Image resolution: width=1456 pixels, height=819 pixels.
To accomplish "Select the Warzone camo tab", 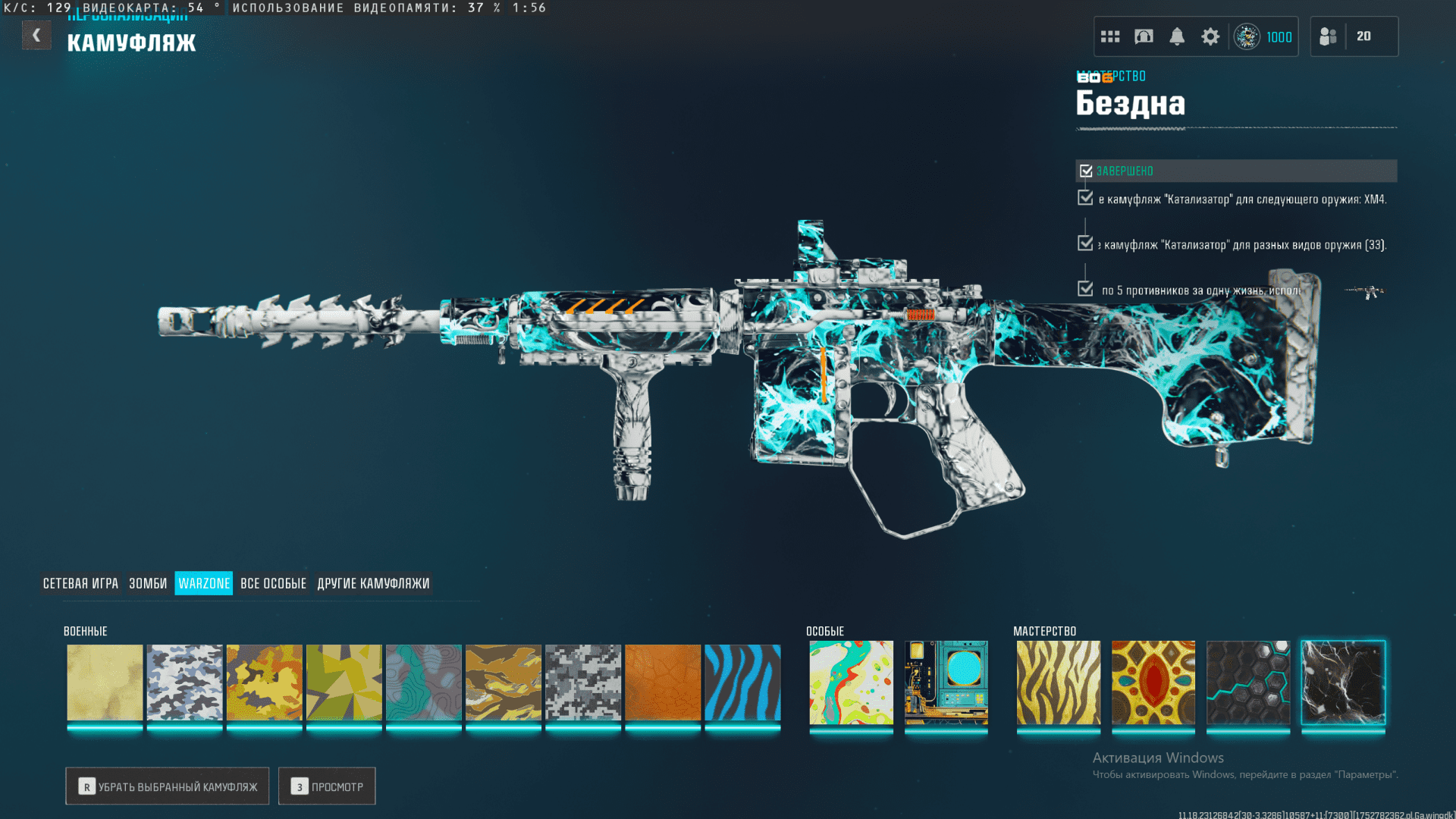I will pyautogui.click(x=204, y=583).
